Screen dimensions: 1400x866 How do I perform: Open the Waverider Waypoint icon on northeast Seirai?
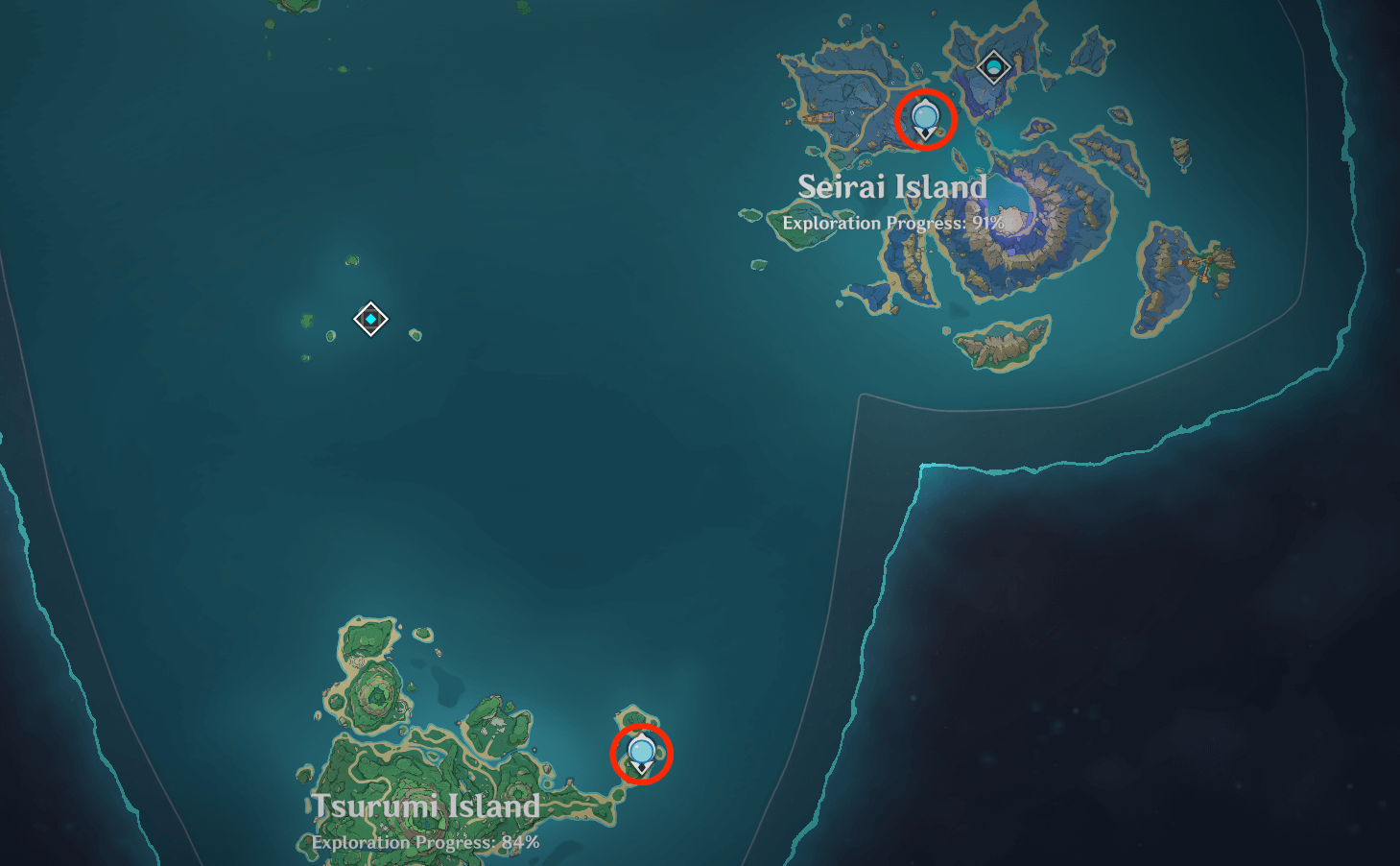[x=994, y=65]
